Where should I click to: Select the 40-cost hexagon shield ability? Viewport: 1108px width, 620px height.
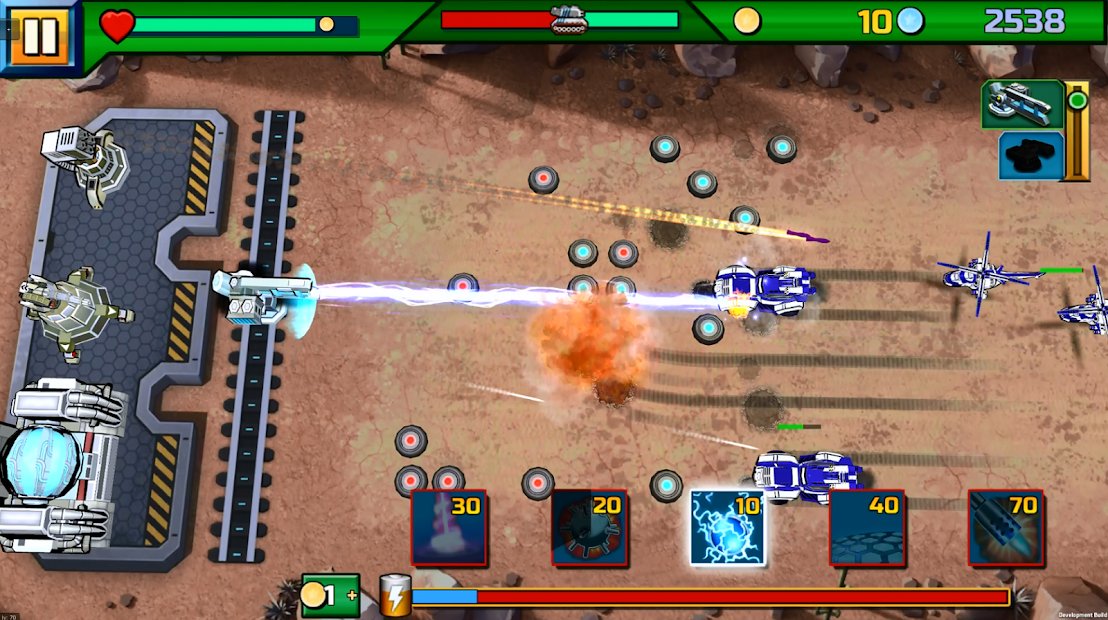click(x=867, y=527)
